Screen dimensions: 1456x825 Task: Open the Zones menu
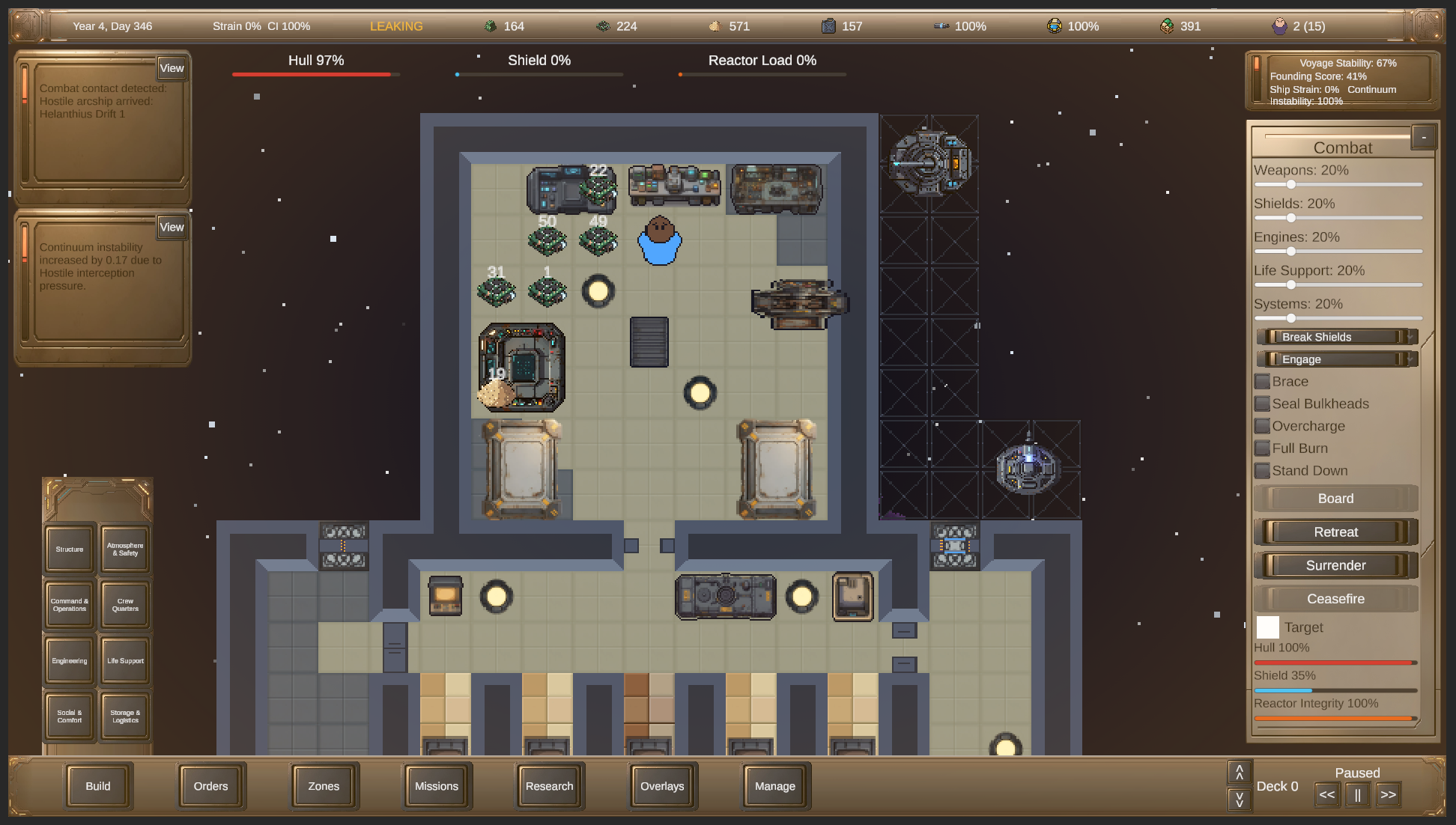pyautogui.click(x=324, y=786)
